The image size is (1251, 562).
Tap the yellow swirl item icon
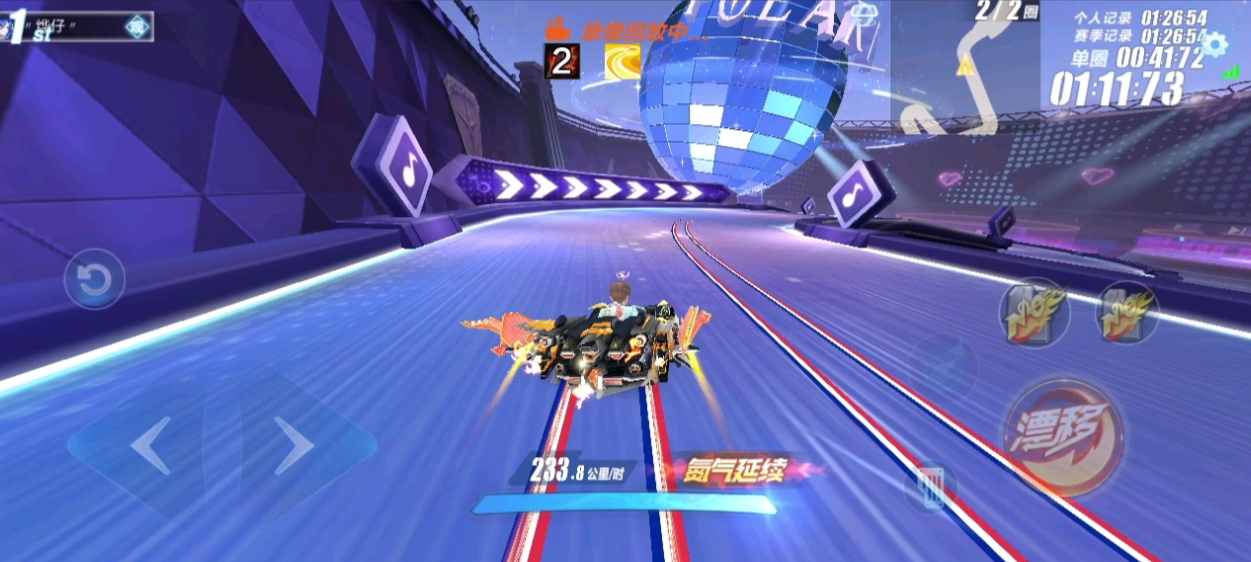622,62
